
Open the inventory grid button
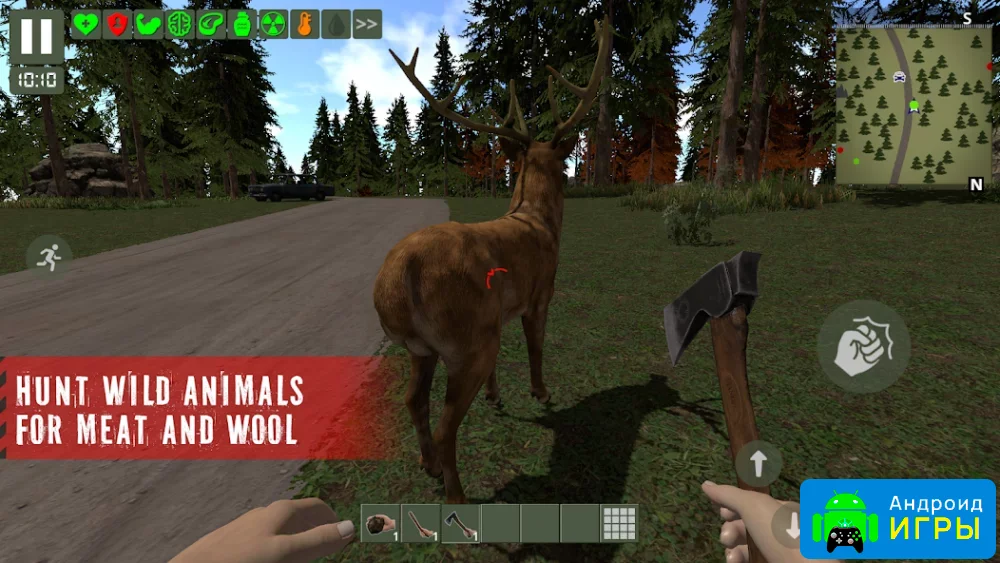click(x=619, y=523)
